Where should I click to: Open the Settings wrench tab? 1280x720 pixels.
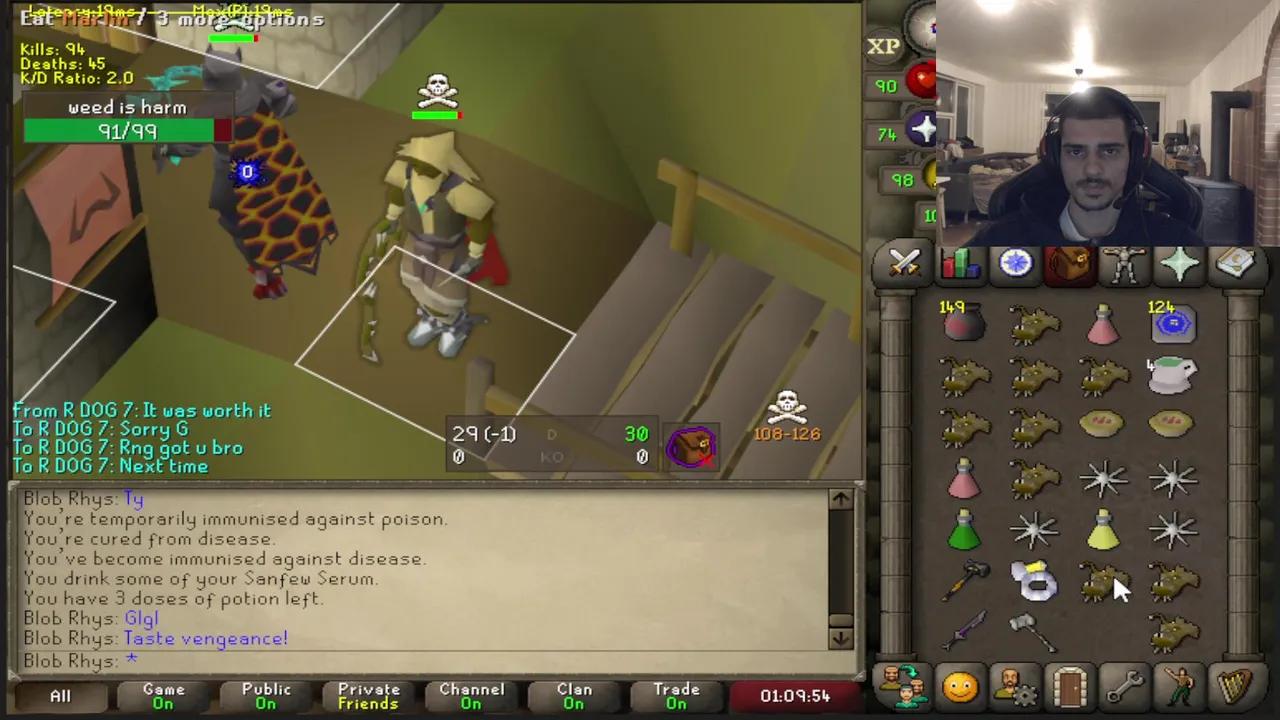pyautogui.click(x=1122, y=685)
